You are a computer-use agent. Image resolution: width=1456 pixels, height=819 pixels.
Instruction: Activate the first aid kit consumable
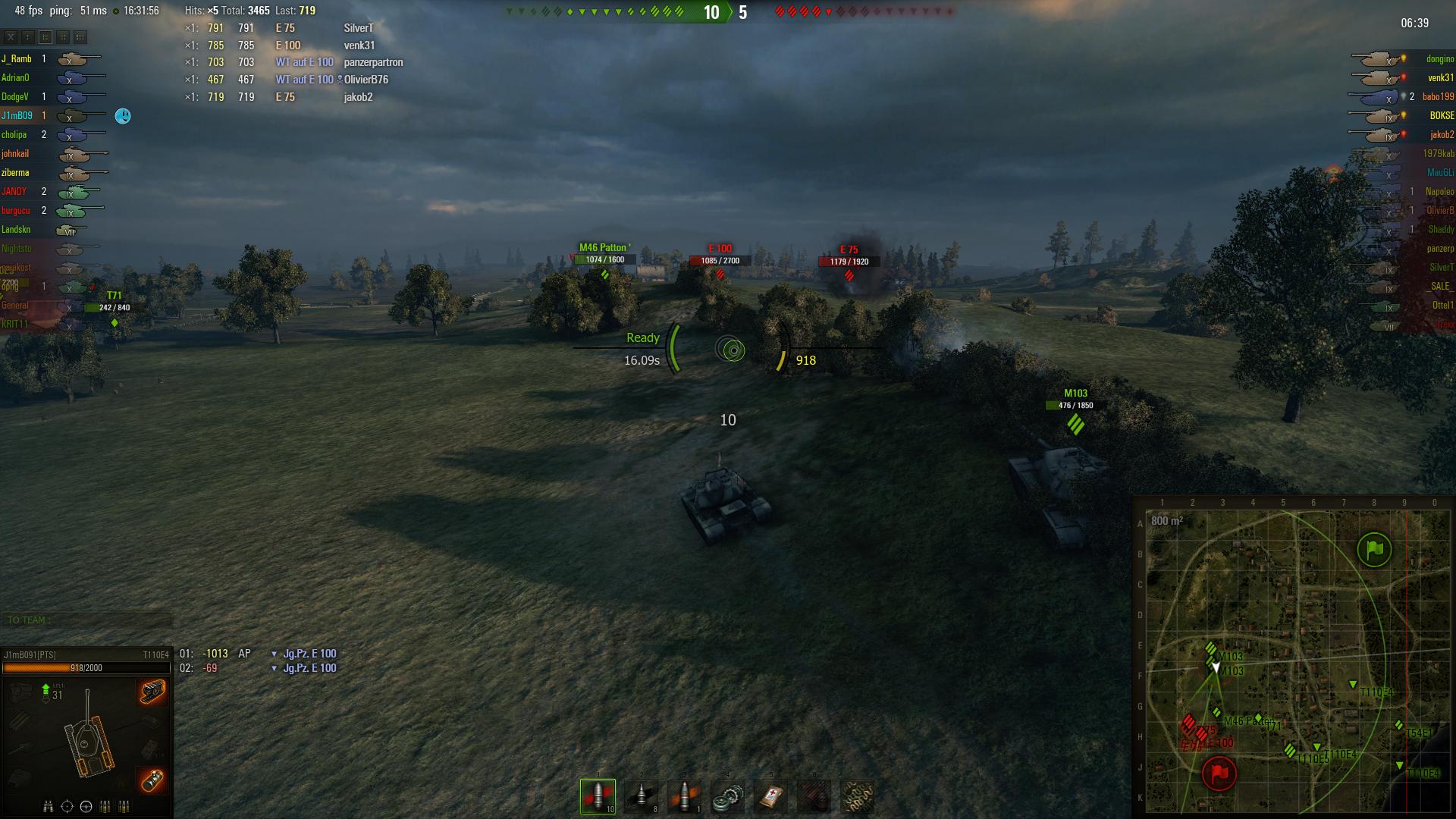pos(770,795)
